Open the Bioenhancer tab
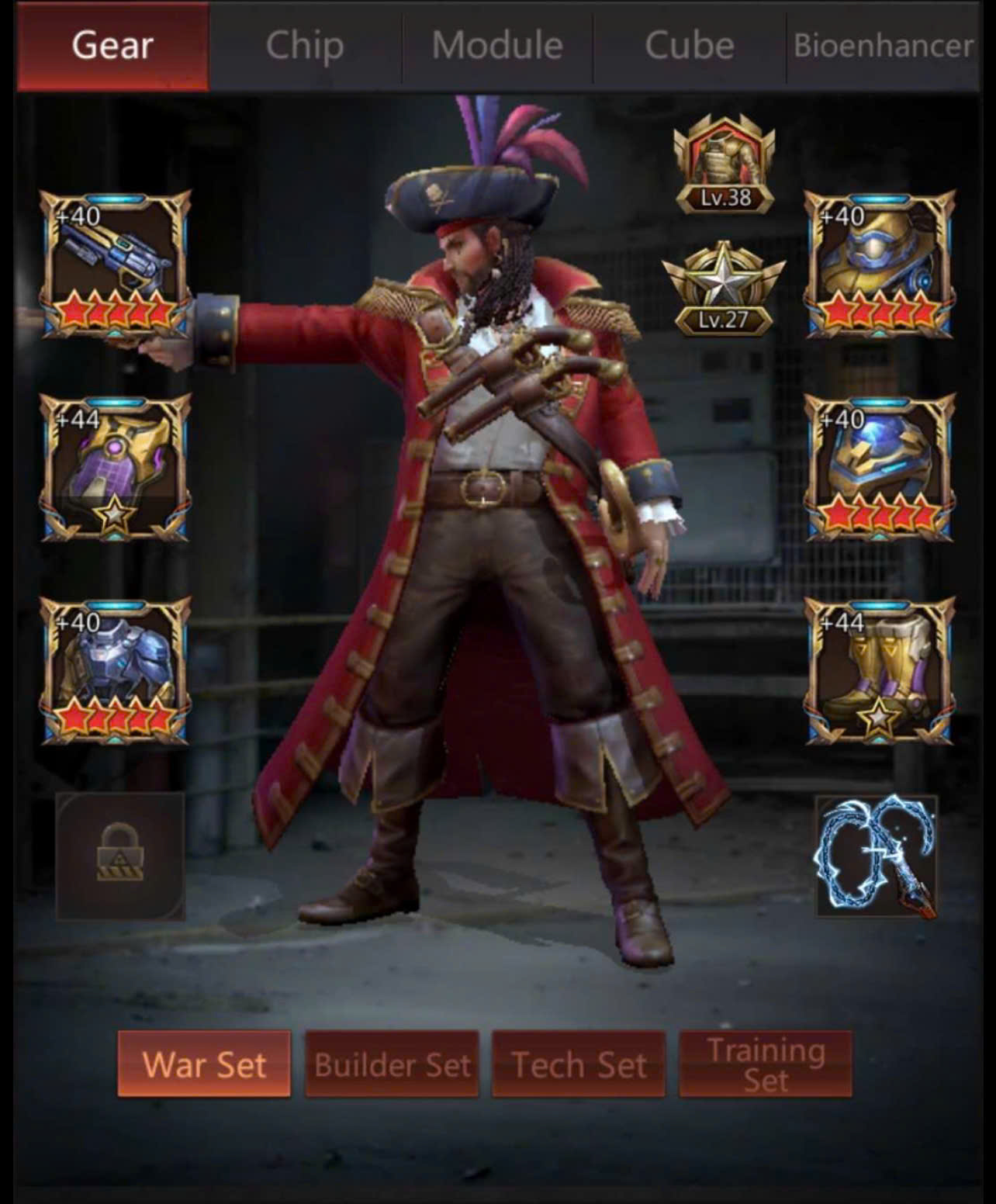The height and width of the screenshot is (1204, 996). click(x=883, y=46)
